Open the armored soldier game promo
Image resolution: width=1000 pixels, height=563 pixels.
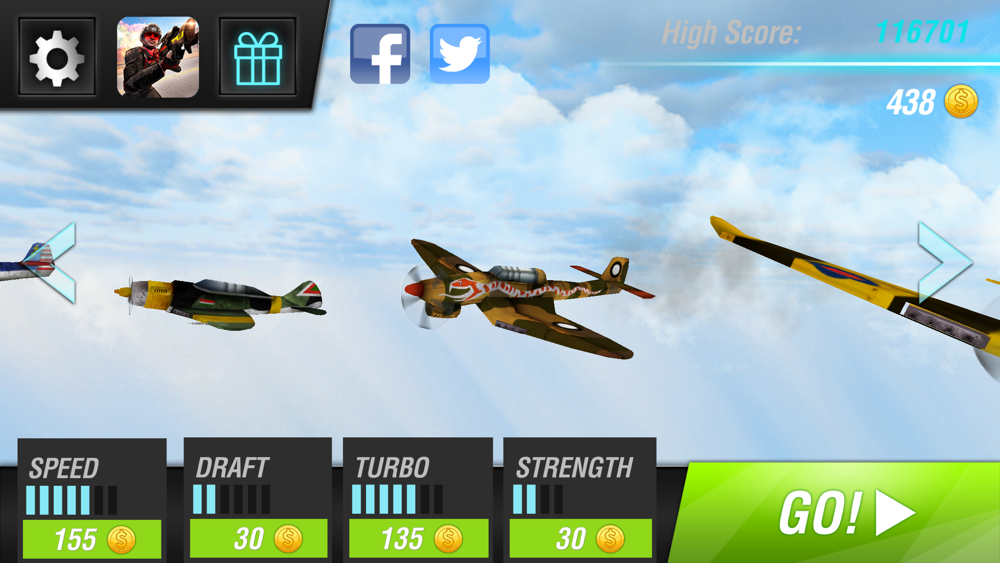(158, 58)
